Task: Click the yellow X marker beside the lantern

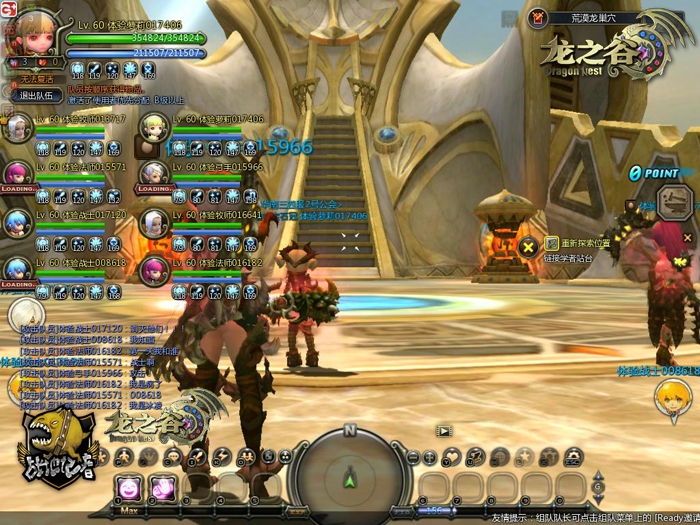Action: pyautogui.click(x=529, y=246)
